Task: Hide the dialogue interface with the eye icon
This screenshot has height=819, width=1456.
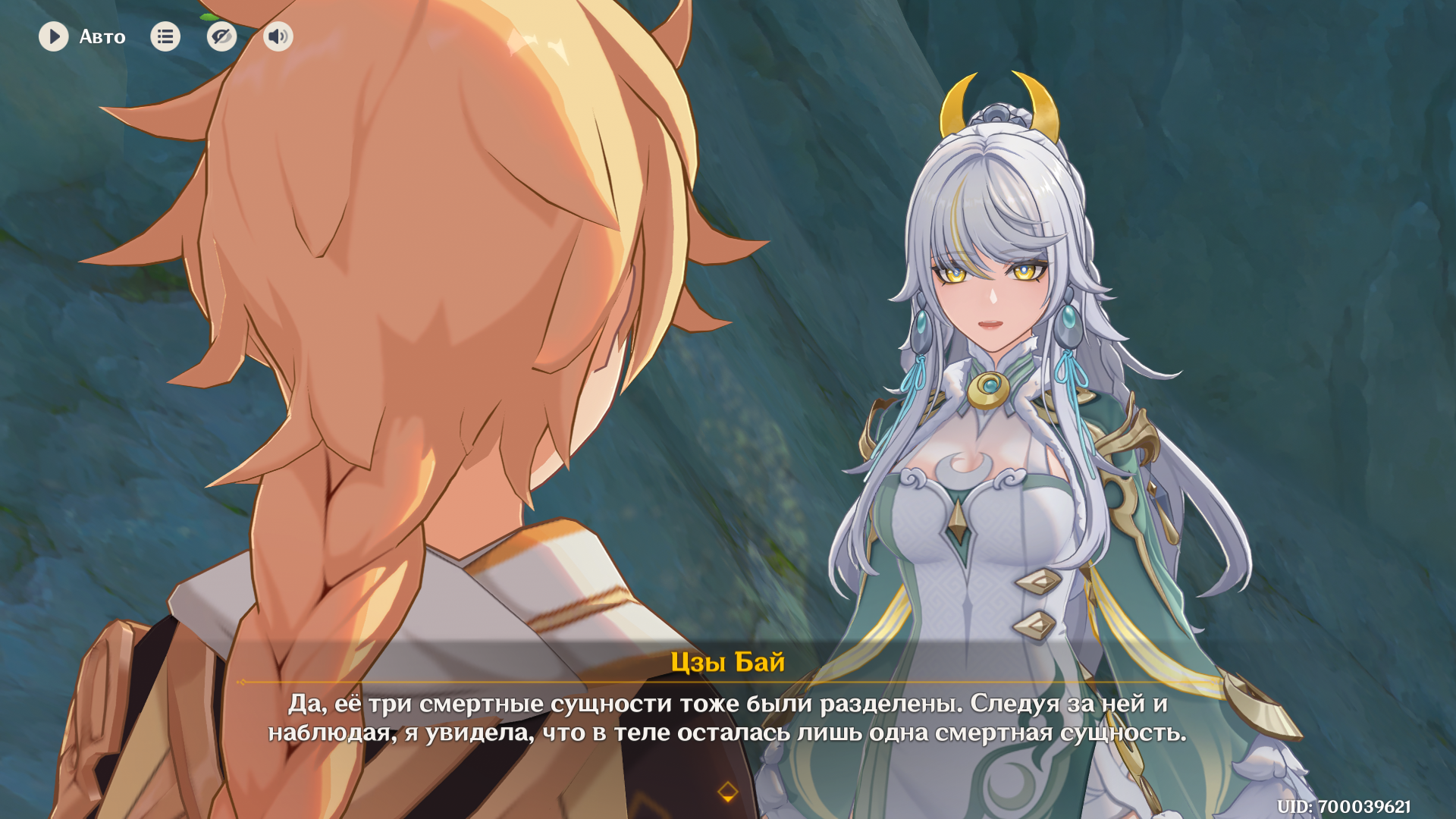Action: (x=221, y=36)
